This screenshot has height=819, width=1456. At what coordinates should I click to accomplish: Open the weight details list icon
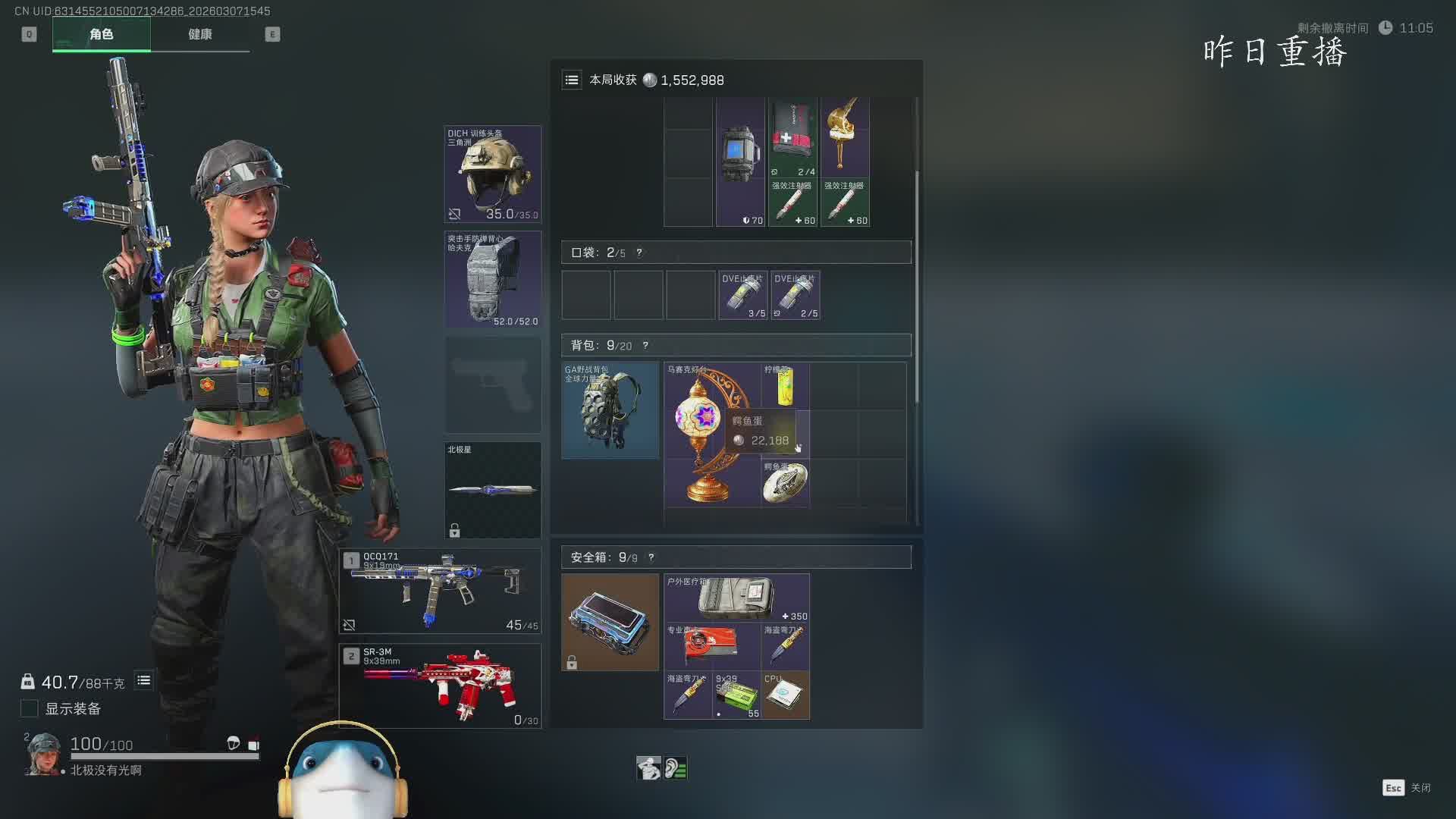coord(143,681)
